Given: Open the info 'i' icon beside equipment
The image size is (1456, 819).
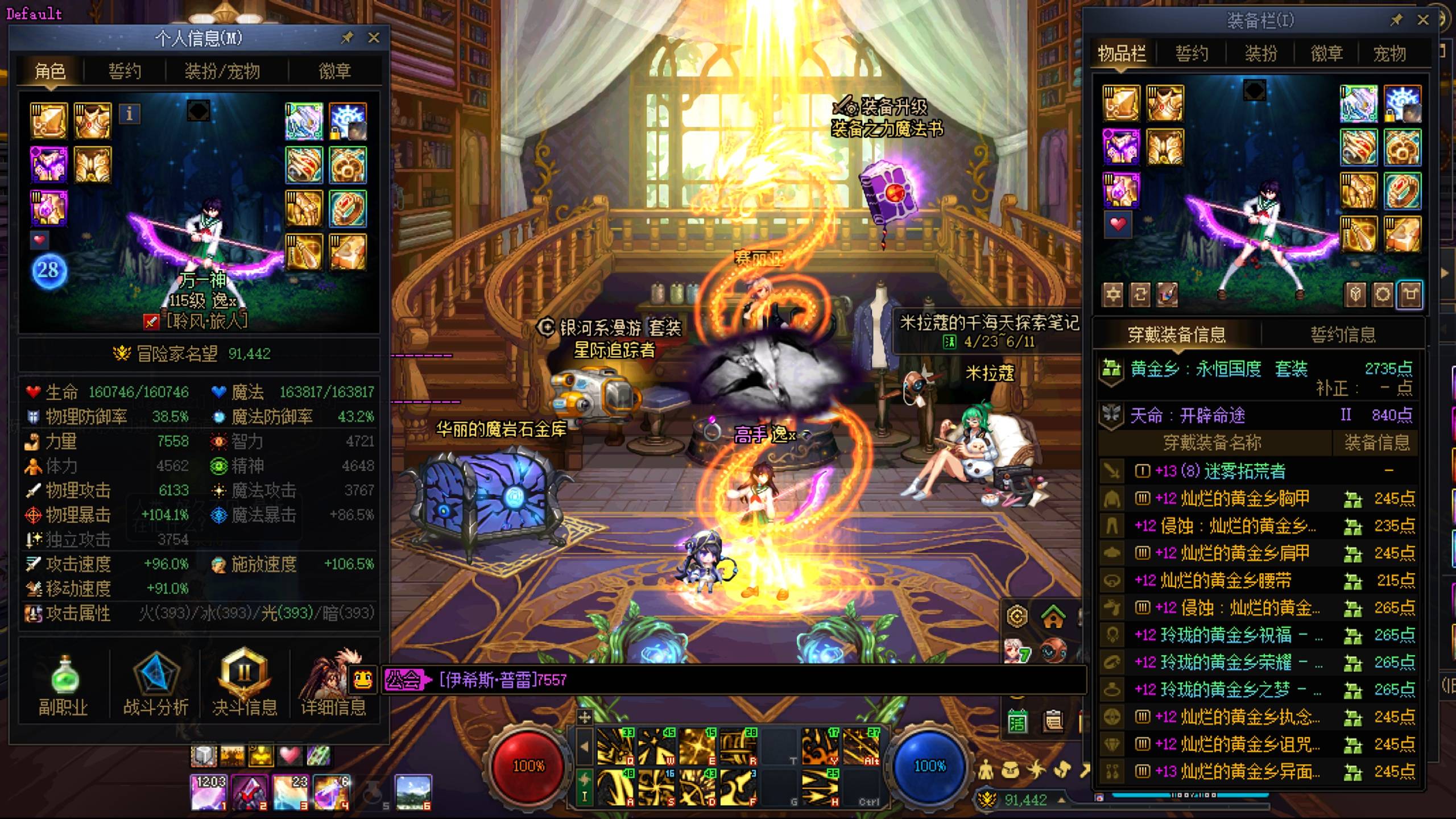Looking at the screenshot, I should pyautogui.click(x=129, y=114).
